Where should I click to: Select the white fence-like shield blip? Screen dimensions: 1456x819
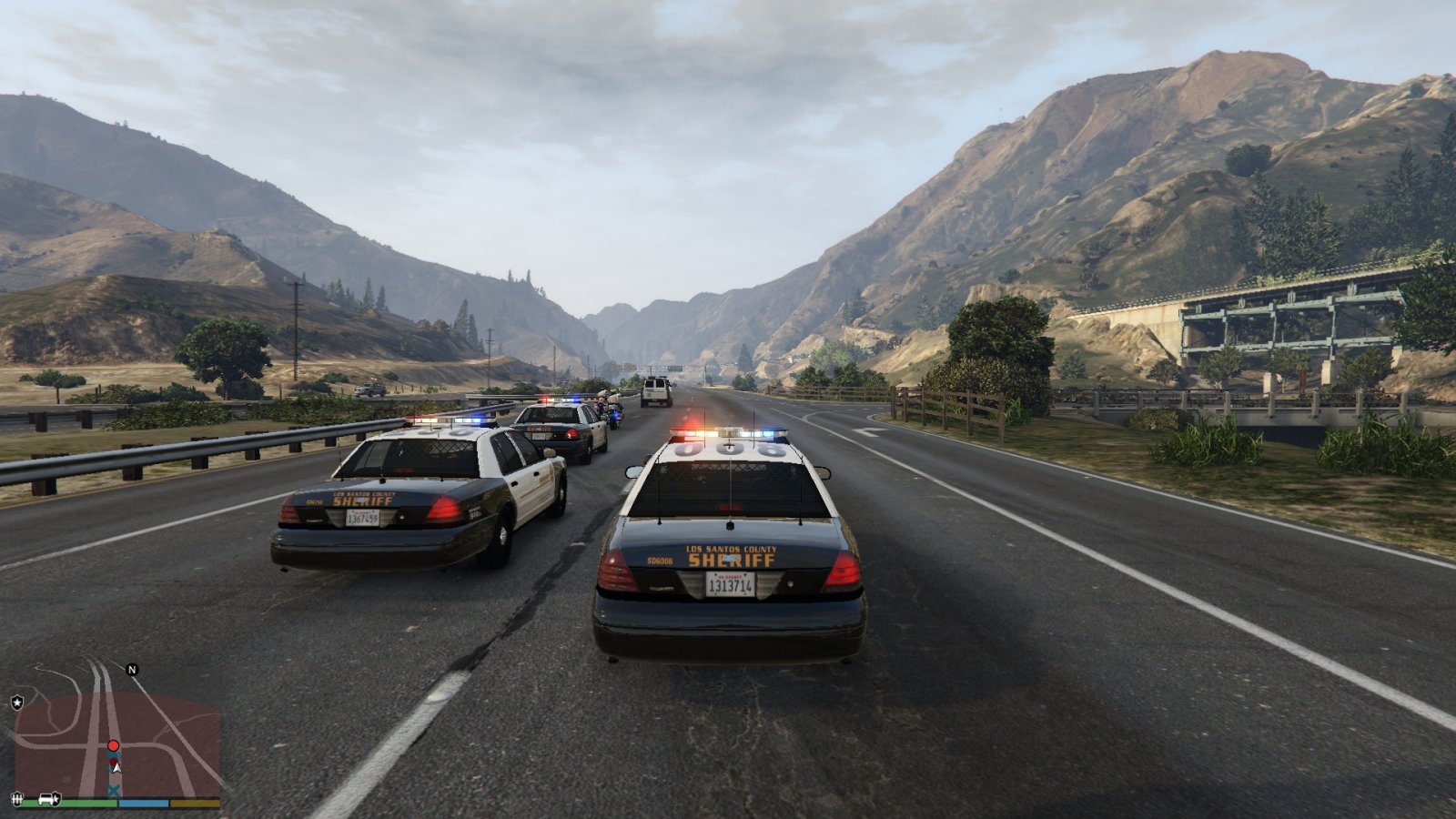tap(16, 799)
